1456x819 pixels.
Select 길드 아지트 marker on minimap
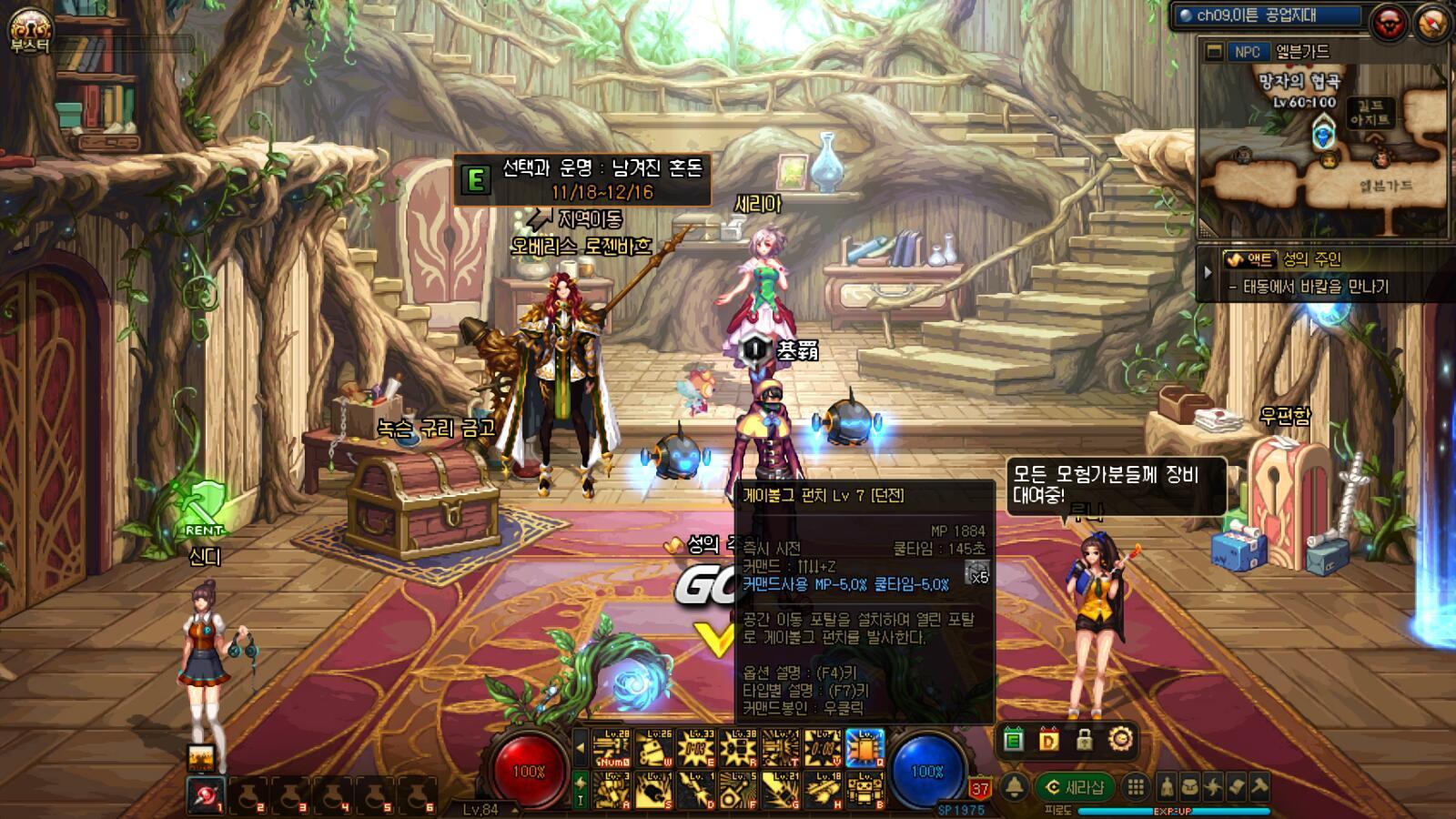[1370, 113]
